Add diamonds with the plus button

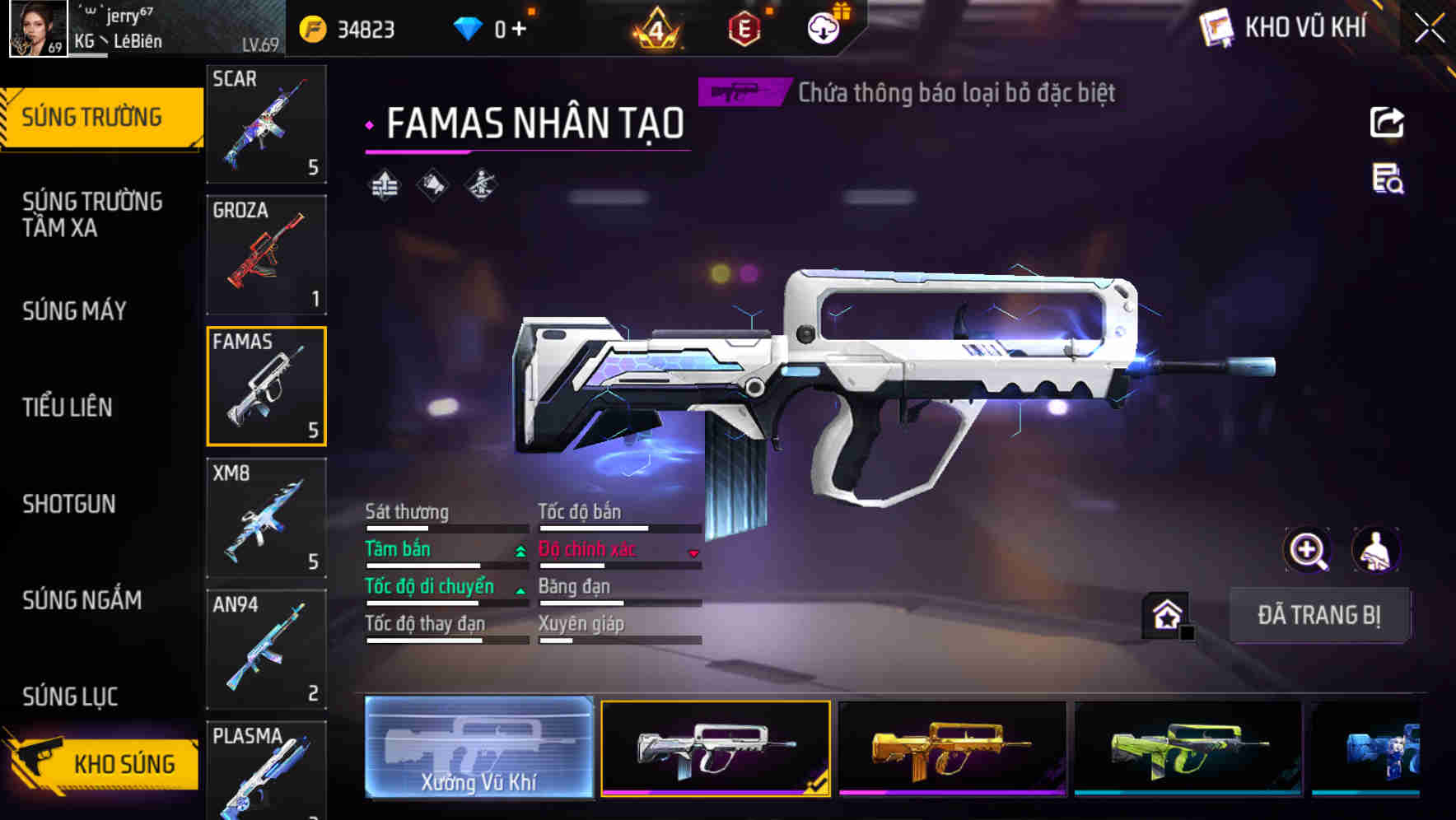519,30
